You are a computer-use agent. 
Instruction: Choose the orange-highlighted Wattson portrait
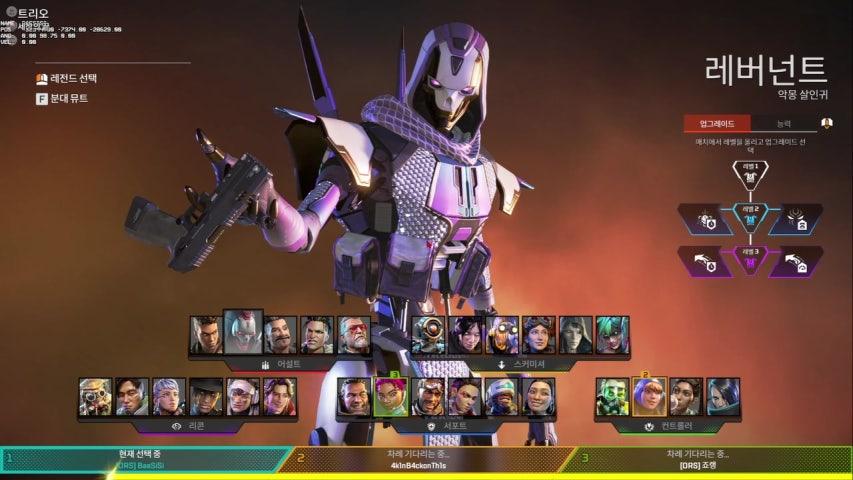(649, 396)
